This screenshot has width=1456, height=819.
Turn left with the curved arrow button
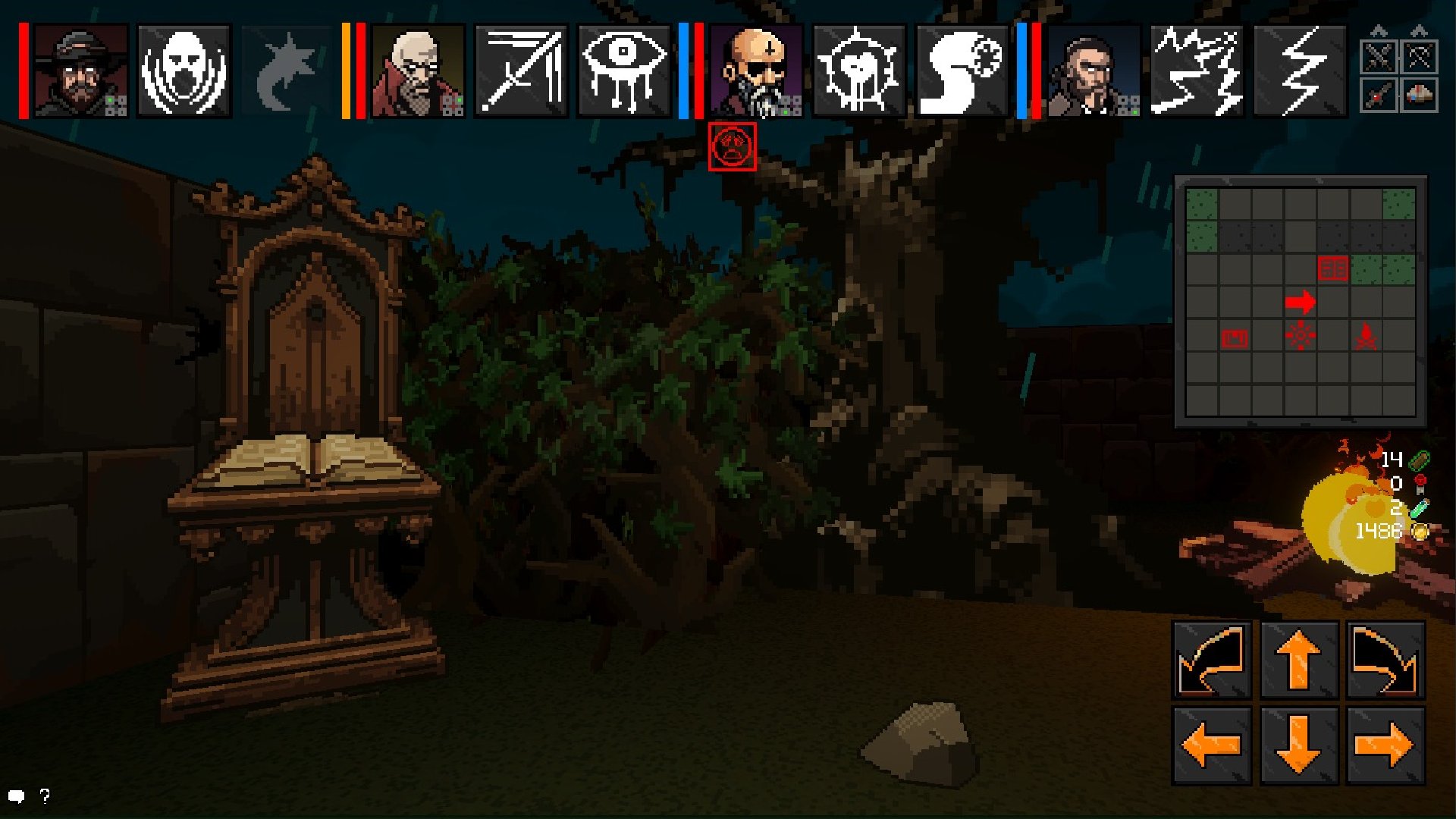[x=1212, y=660]
